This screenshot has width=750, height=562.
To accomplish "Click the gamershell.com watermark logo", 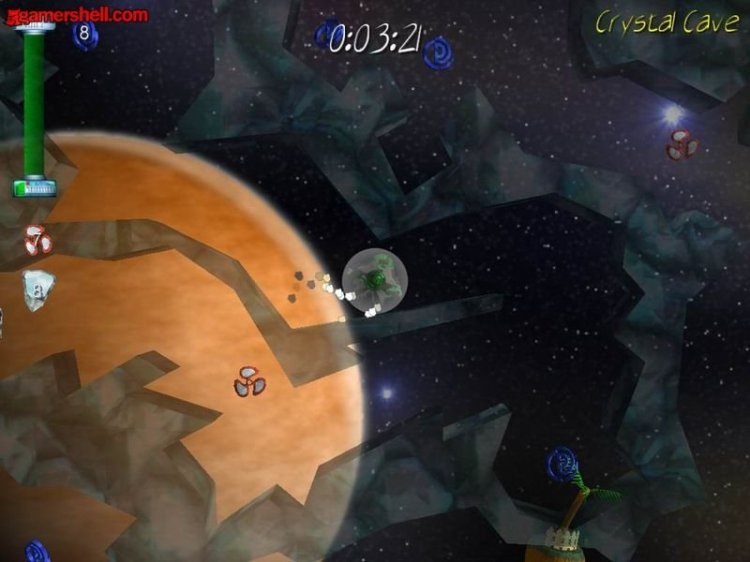I will click(77, 14).
